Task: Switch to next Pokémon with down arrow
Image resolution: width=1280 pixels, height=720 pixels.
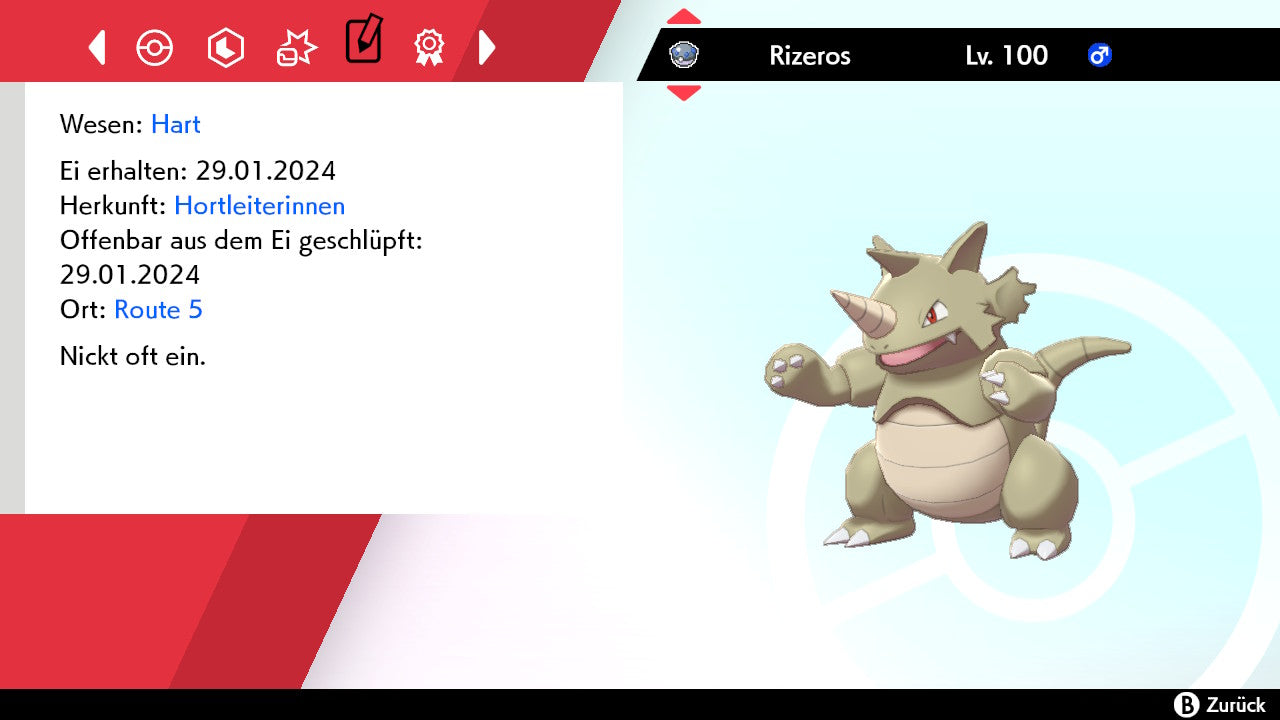Action: point(684,93)
